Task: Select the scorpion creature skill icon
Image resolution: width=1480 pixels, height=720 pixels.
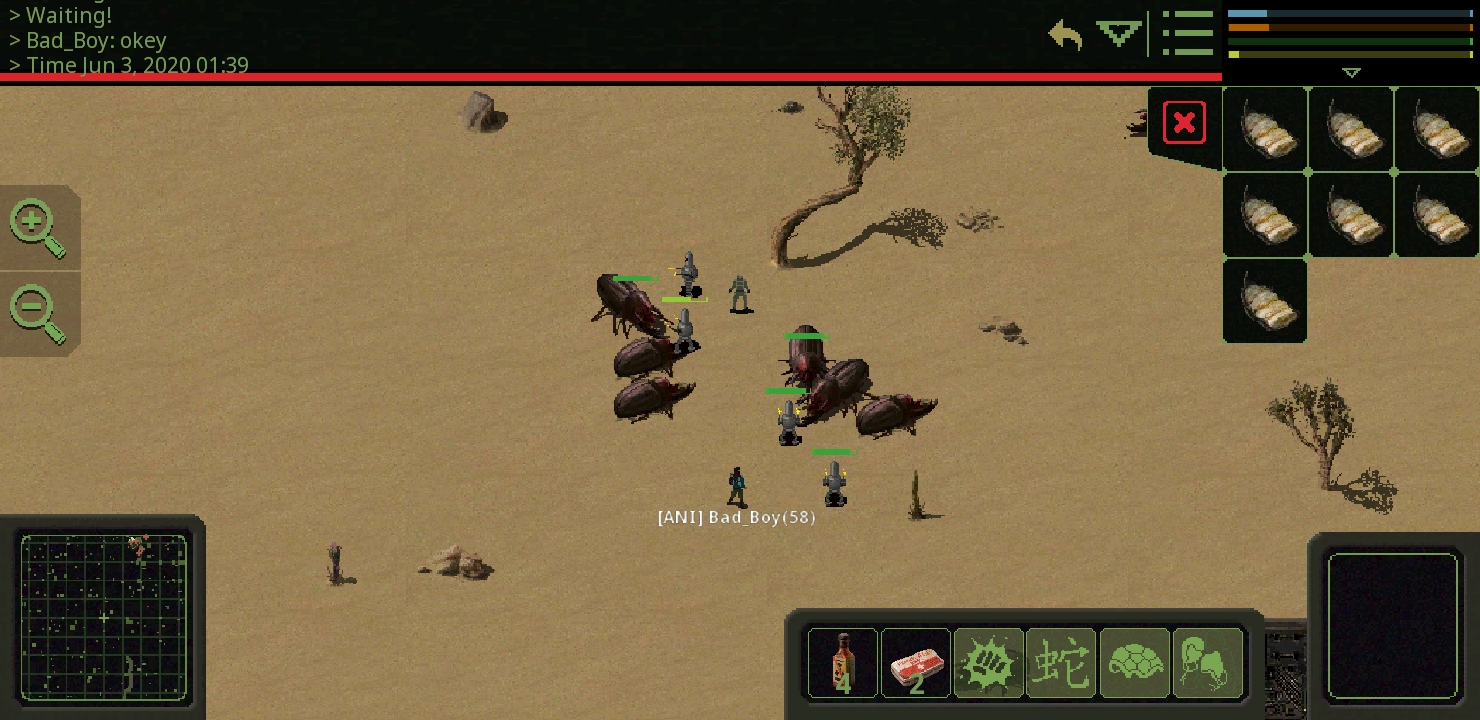Action: pos(1207,662)
